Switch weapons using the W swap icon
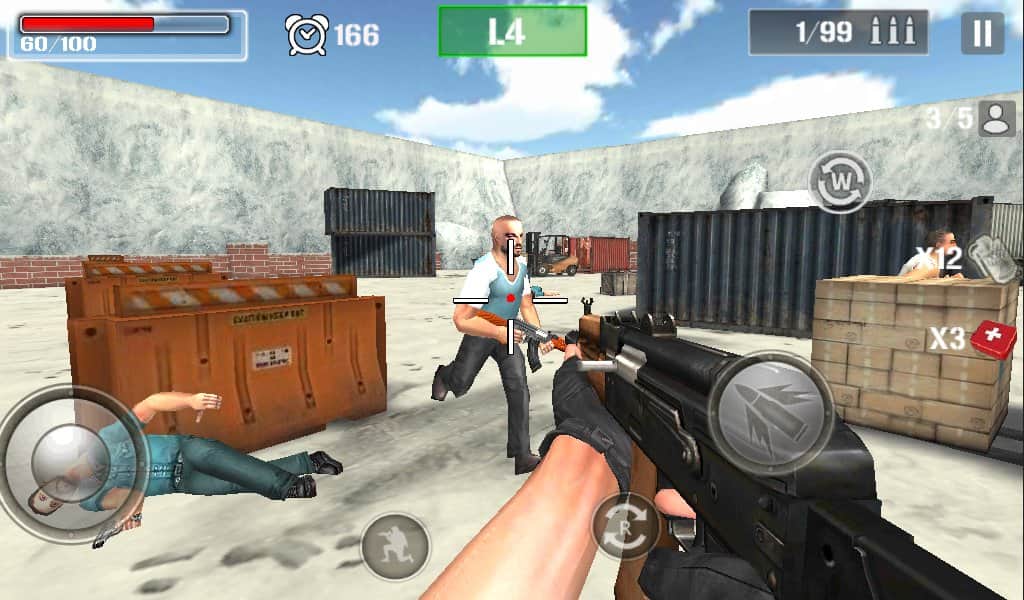This screenshot has width=1024, height=600. tap(840, 182)
